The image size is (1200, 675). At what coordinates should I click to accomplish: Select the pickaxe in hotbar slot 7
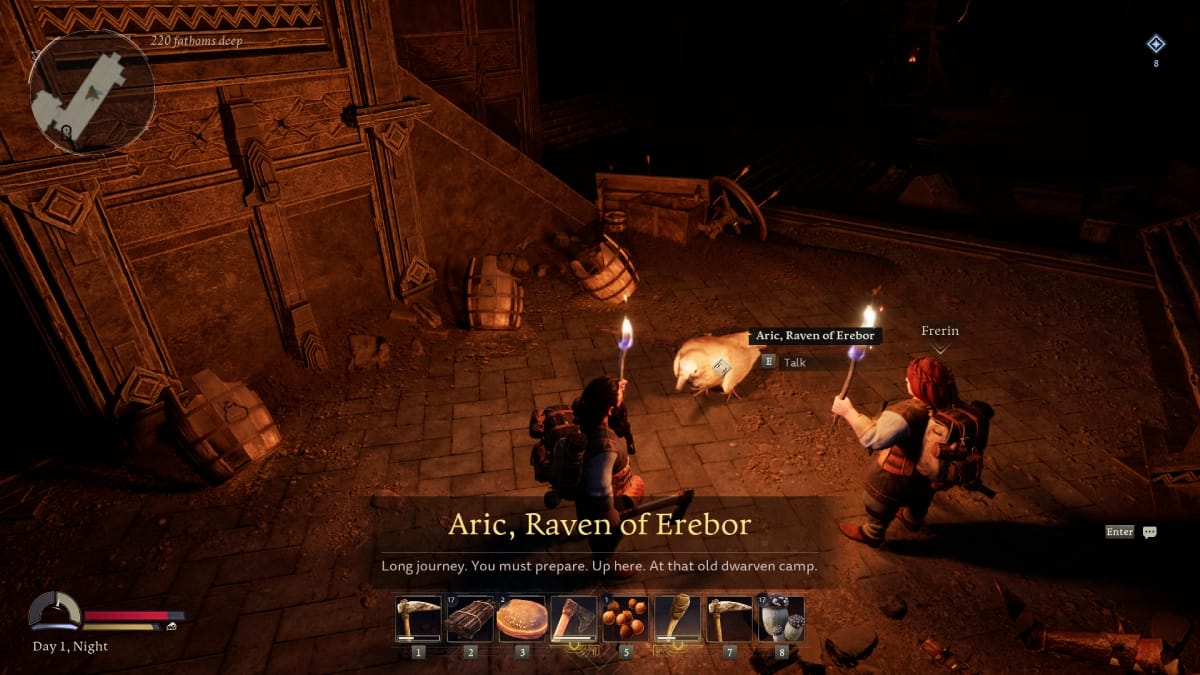click(730, 619)
